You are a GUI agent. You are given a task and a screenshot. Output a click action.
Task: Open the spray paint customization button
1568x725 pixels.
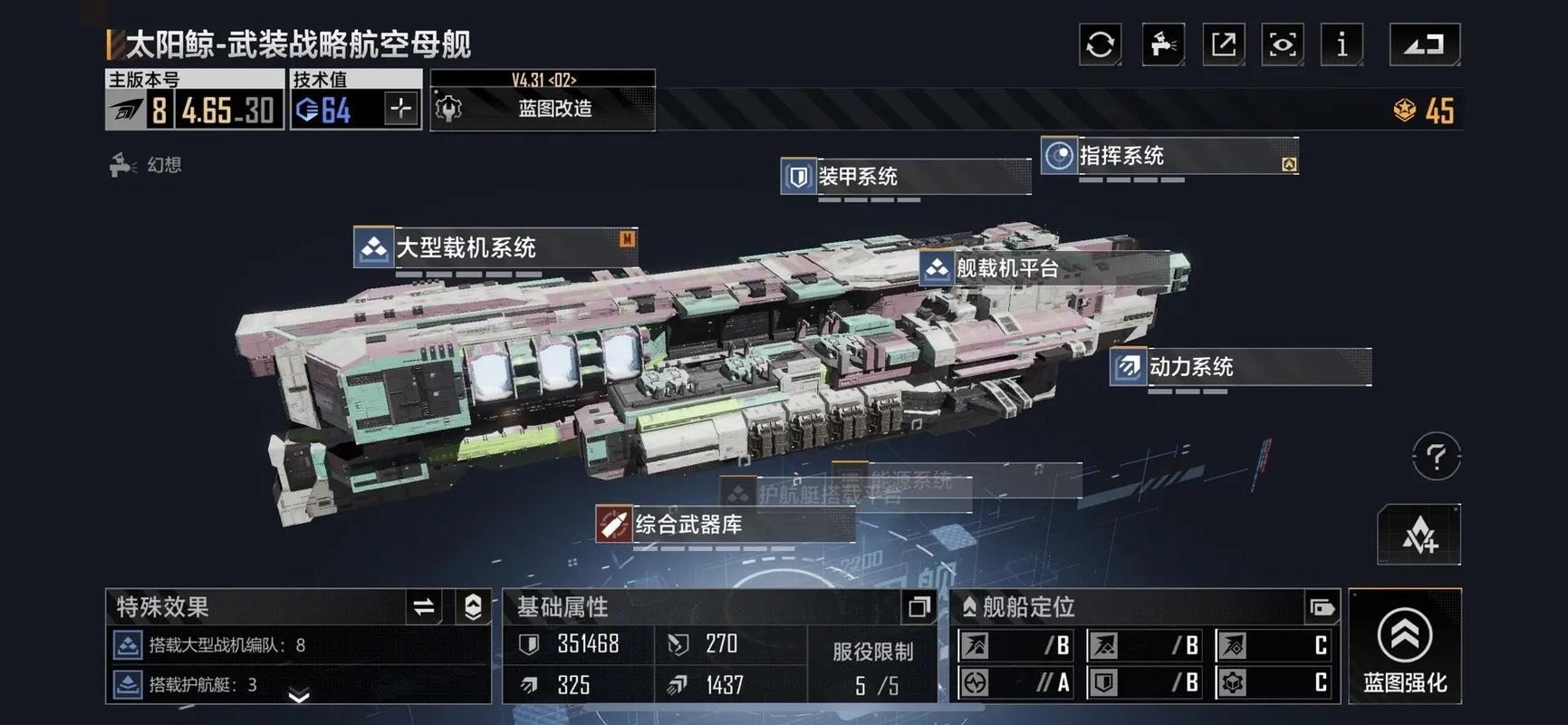pyautogui.click(x=1163, y=44)
